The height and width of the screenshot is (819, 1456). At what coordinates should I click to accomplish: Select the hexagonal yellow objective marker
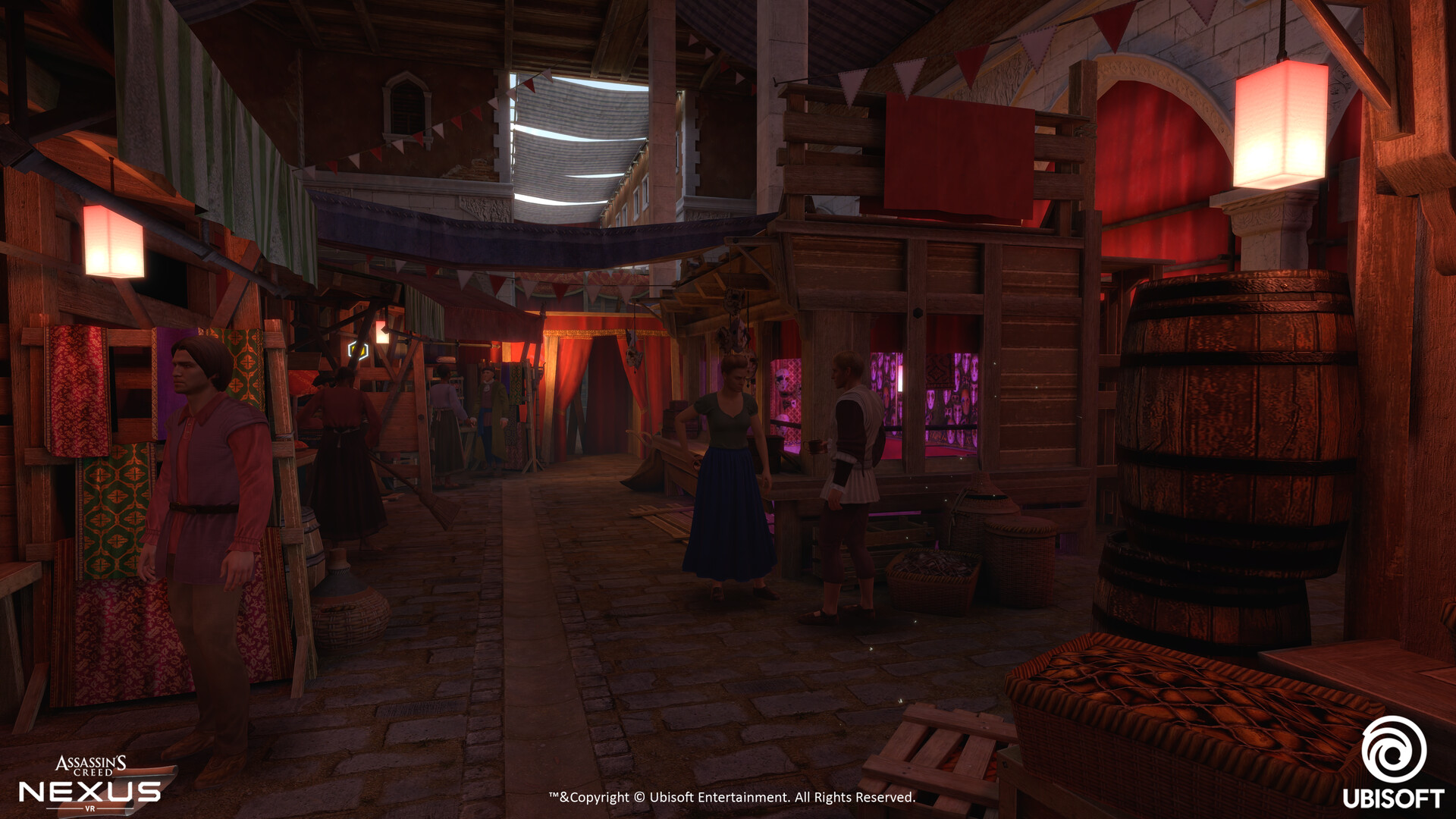click(358, 350)
